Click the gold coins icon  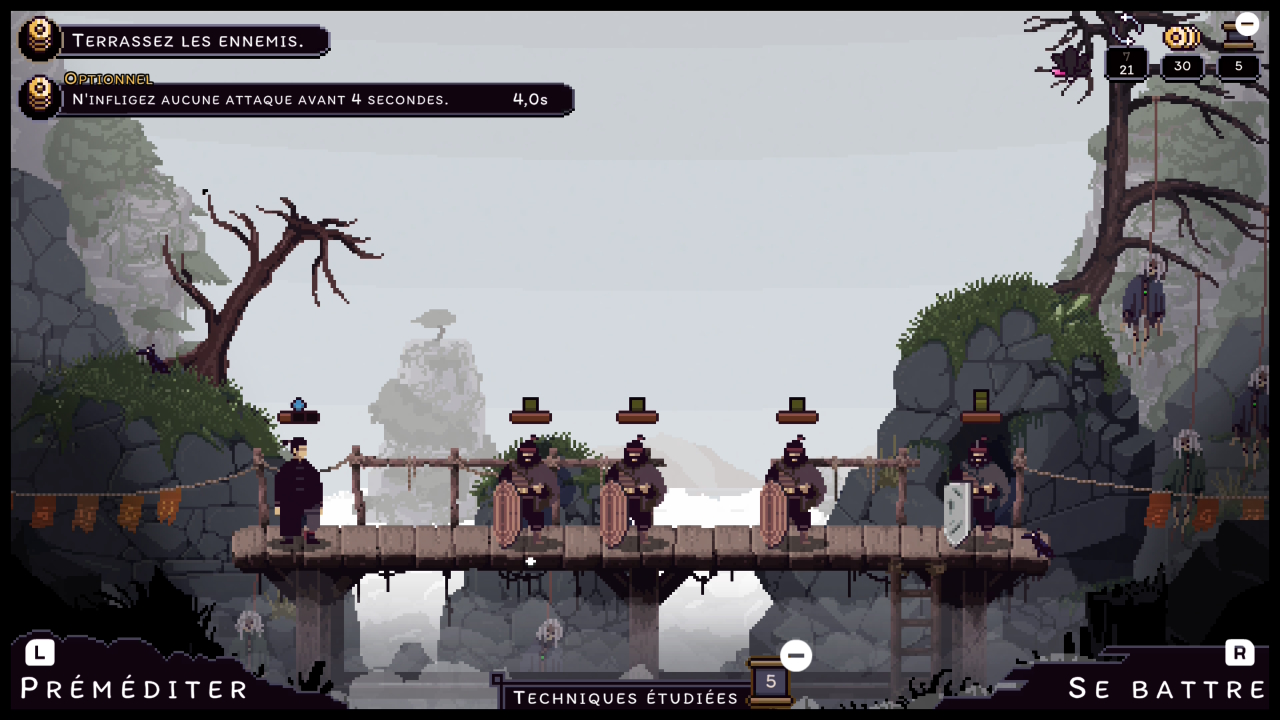1181,39
